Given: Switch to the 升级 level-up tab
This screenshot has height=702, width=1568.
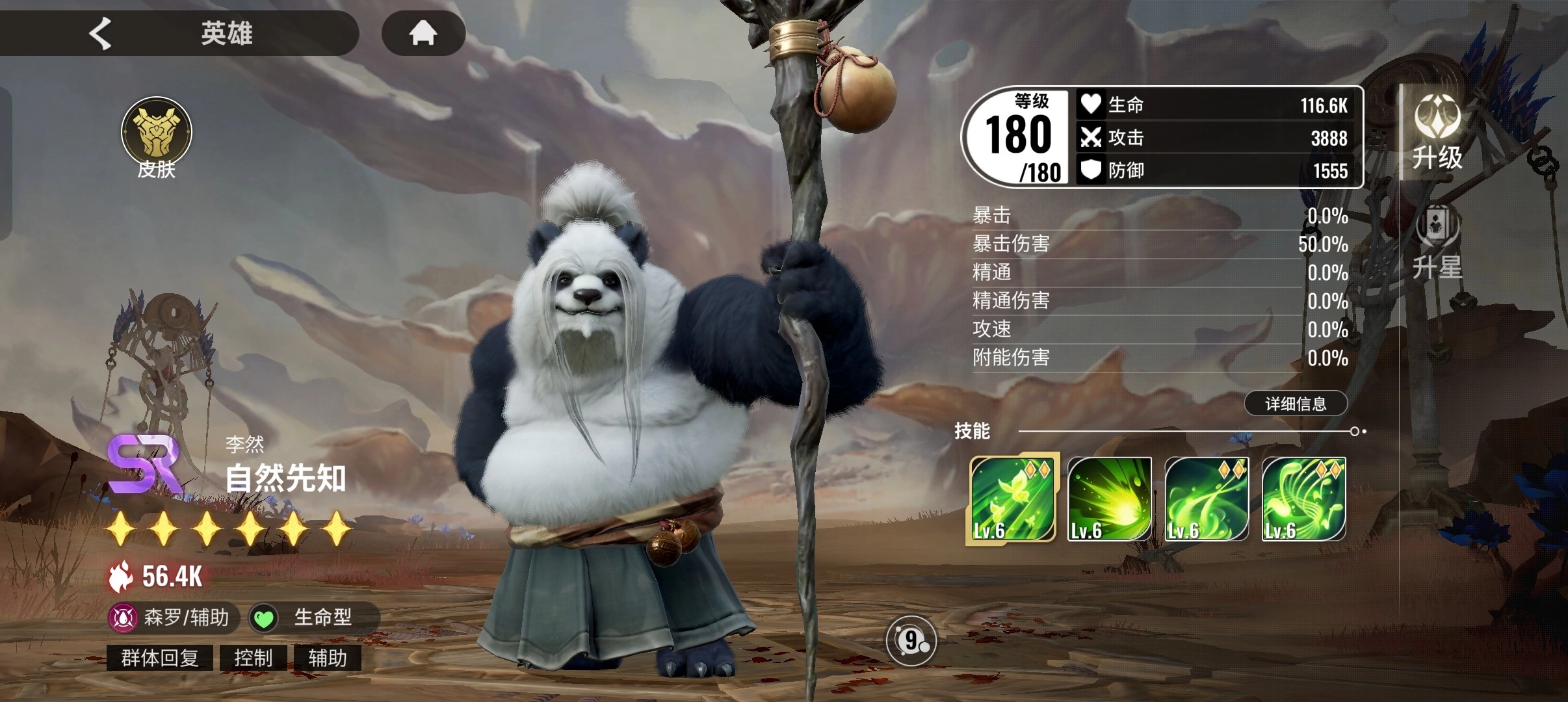Looking at the screenshot, I should [x=1437, y=133].
